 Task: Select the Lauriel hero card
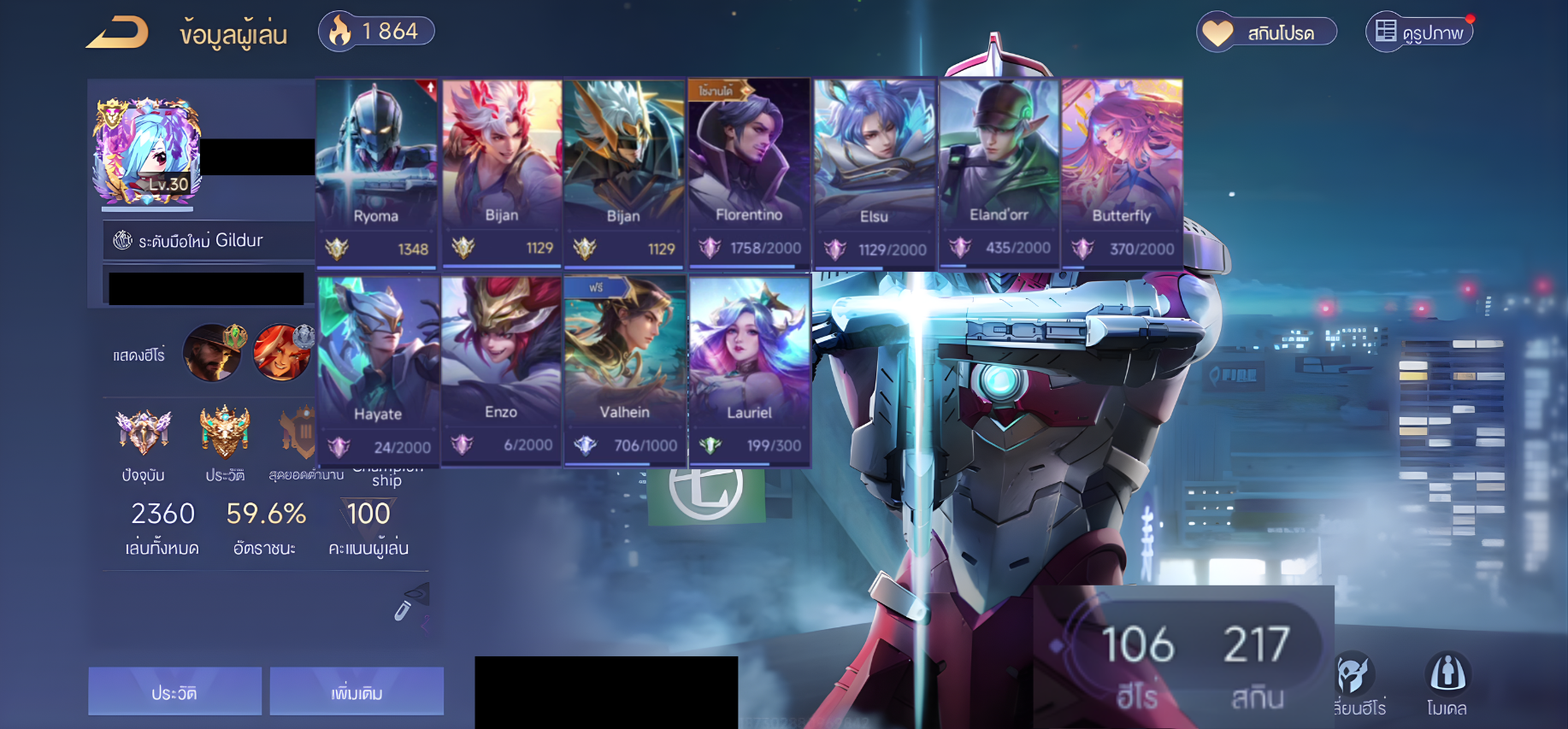pyautogui.click(x=749, y=369)
